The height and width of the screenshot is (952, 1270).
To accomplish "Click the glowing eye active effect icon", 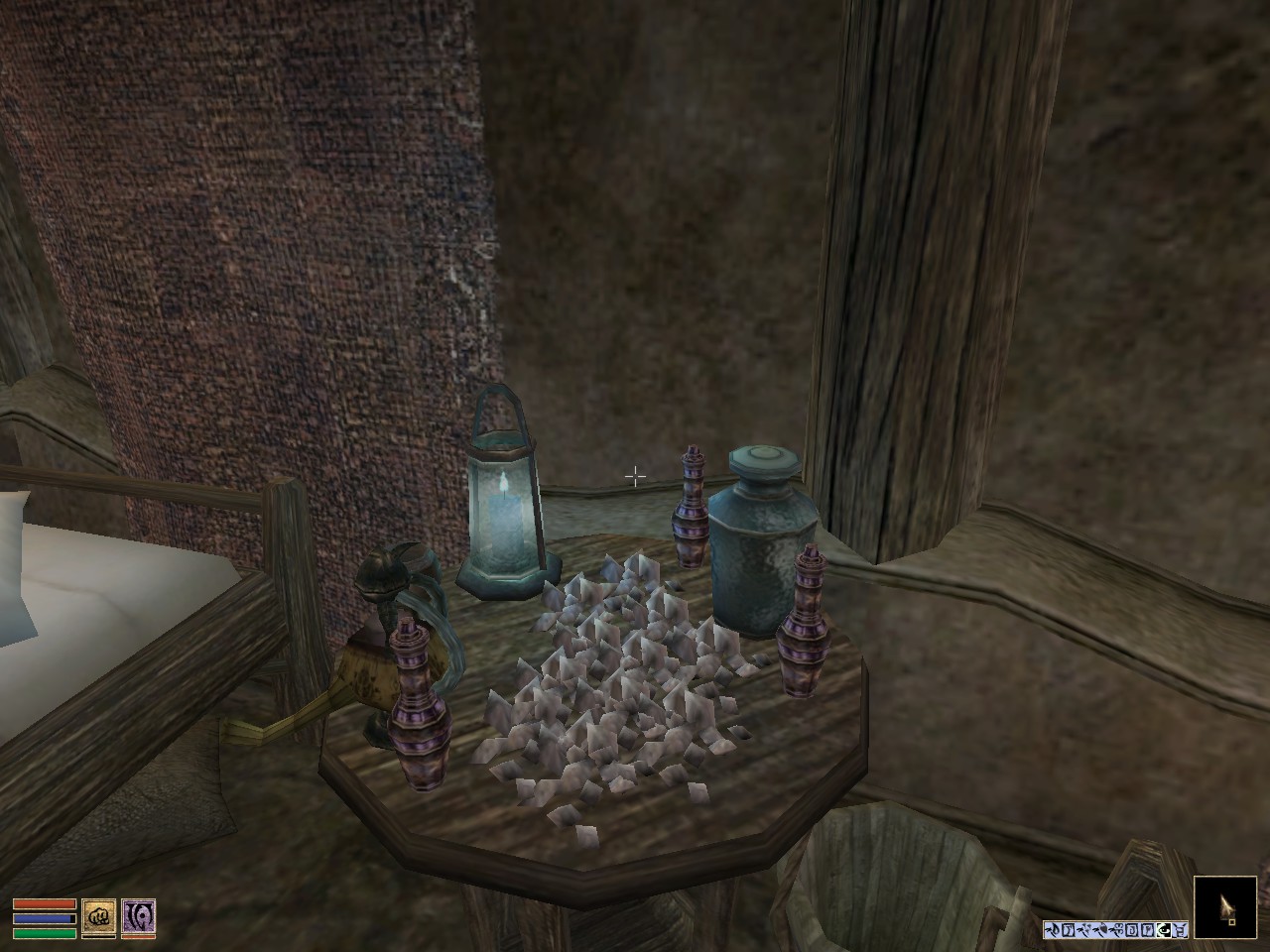I will [x=1163, y=929].
